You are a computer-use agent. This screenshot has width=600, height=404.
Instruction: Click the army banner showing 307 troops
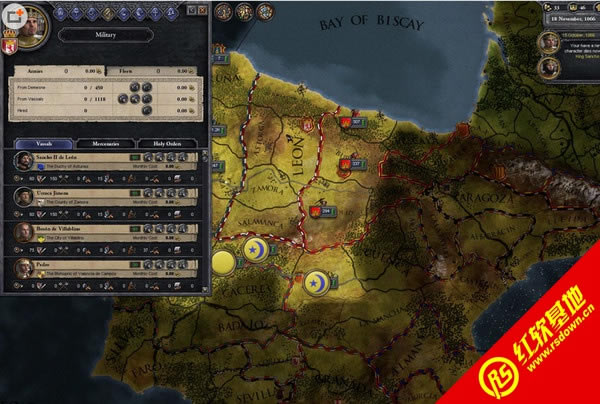[x=351, y=123]
